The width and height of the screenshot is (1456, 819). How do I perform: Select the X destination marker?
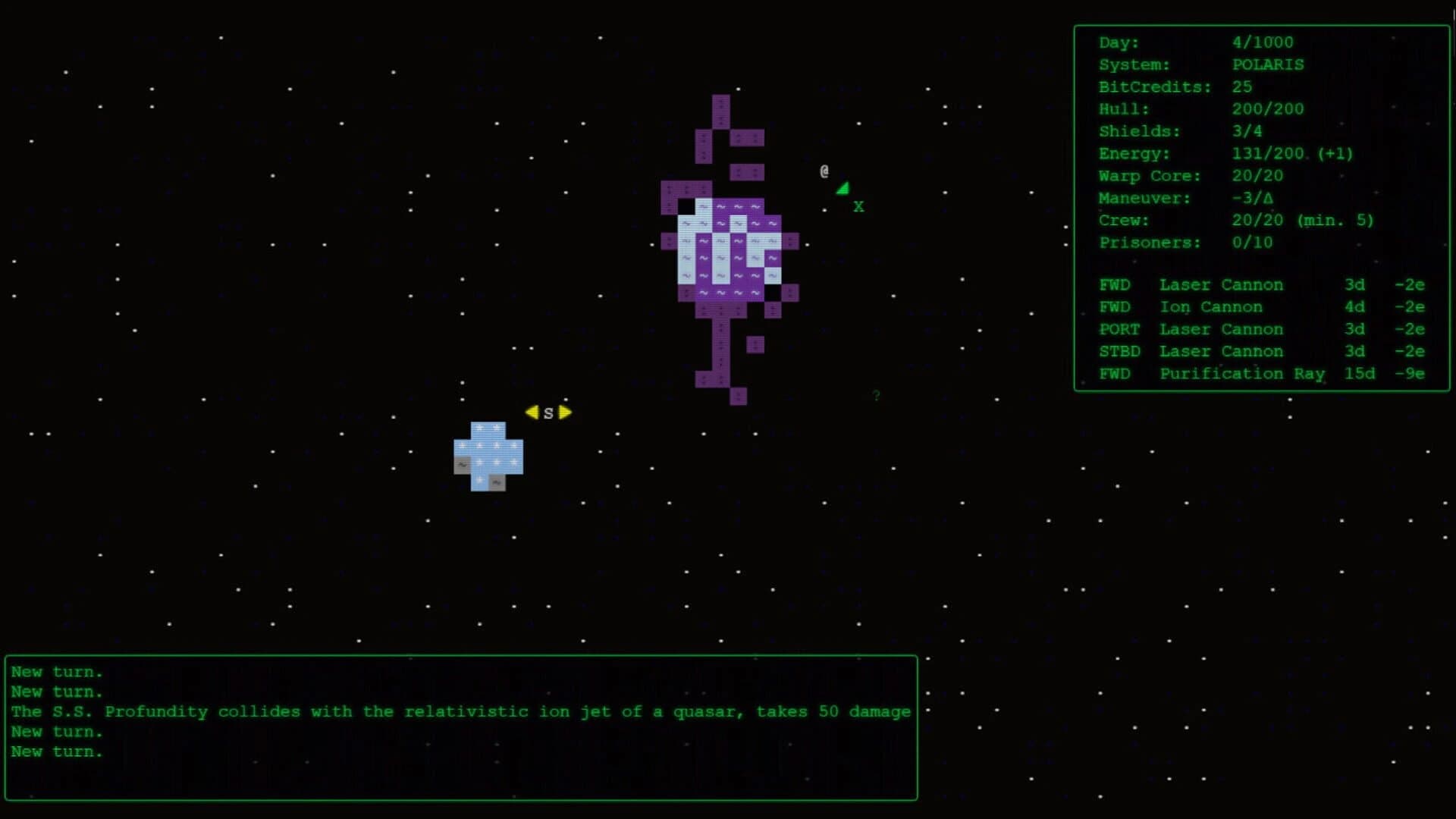(x=858, y=206)
